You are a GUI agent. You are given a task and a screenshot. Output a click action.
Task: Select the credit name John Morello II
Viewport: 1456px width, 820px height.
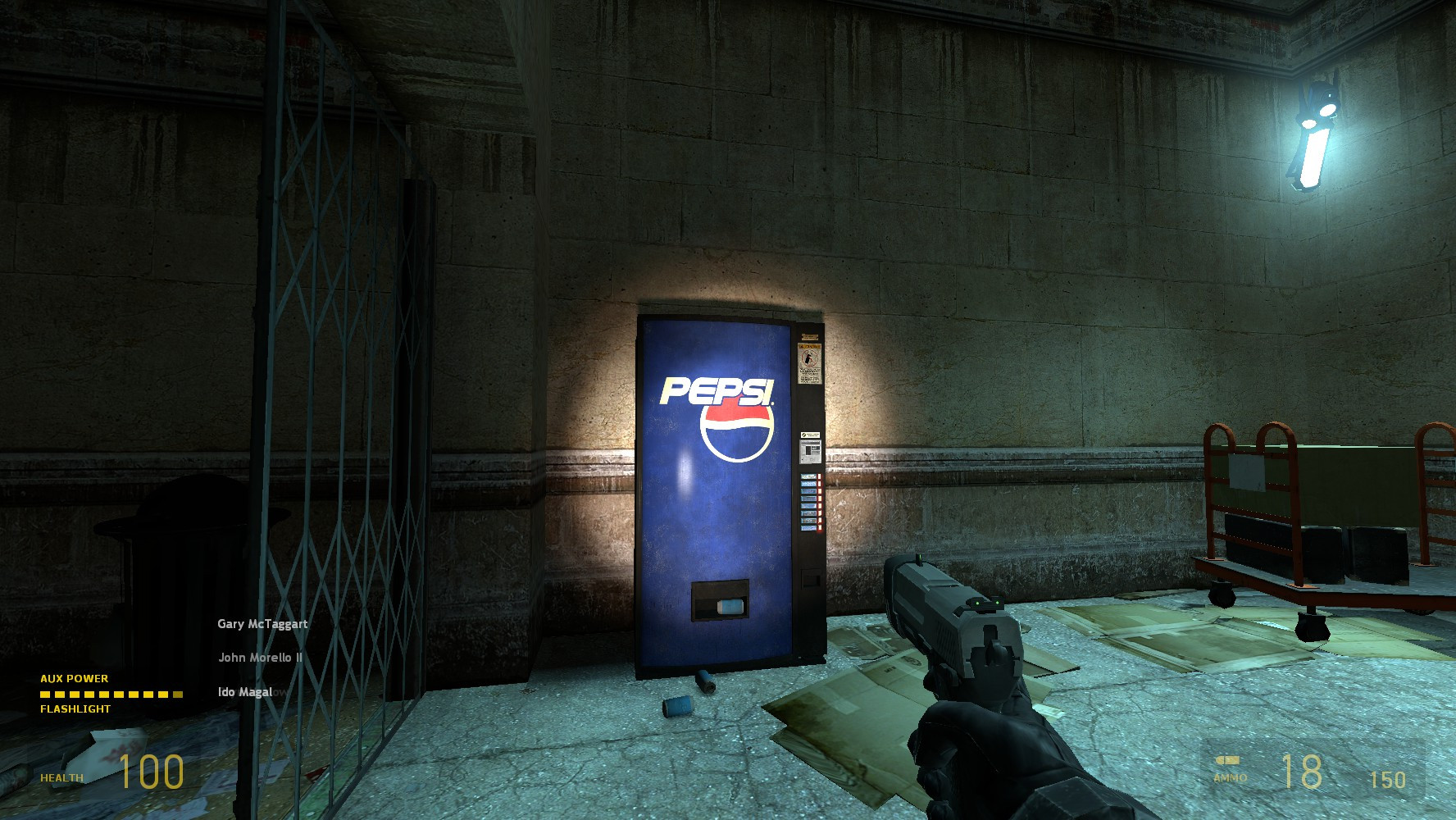(x=259, y=658)
